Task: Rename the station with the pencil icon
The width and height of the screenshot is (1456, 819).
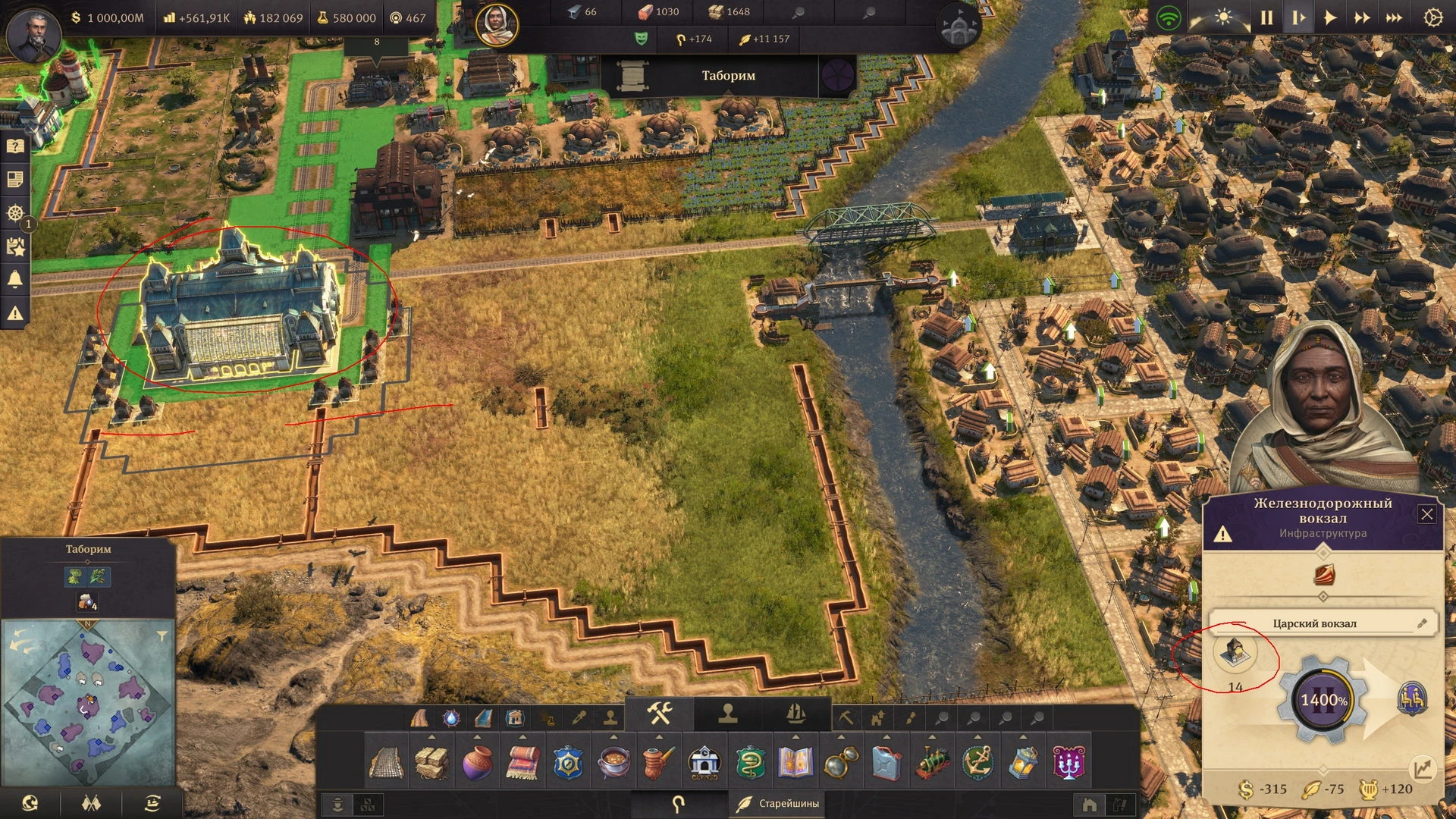Action: (x=1422, y=623)
